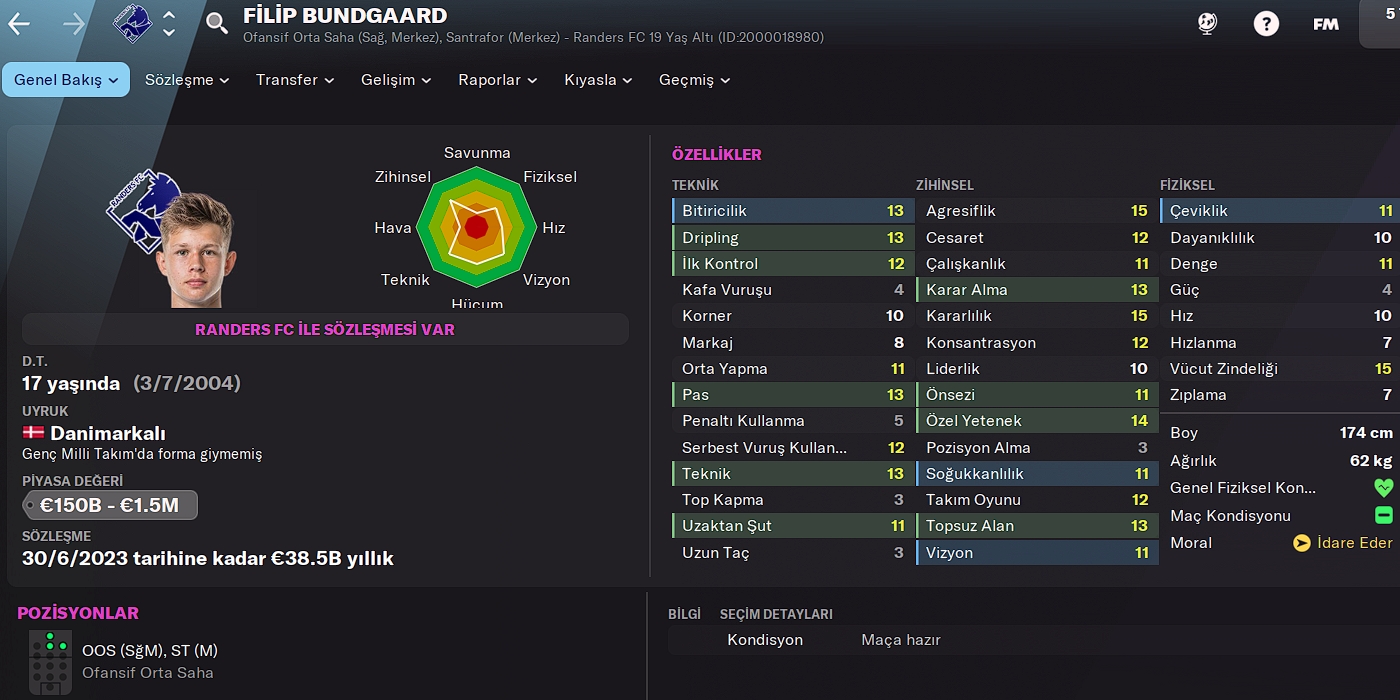Open the search magnifier icon
The image size is (1400, 700).
click(217, 24)
